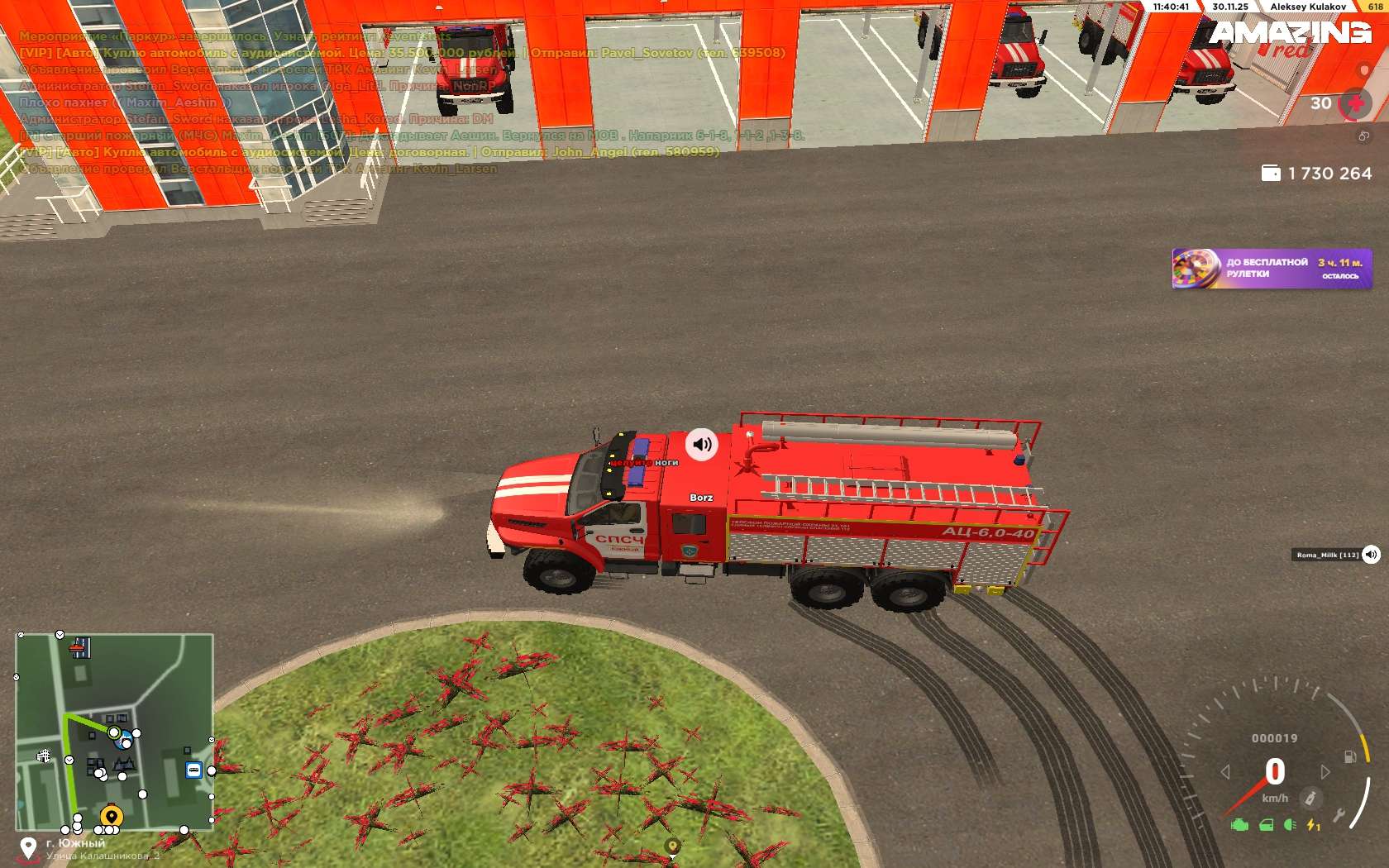Click the left turn signal arrow
The image size is (1389, 868).
click(x=1226, y=771)
